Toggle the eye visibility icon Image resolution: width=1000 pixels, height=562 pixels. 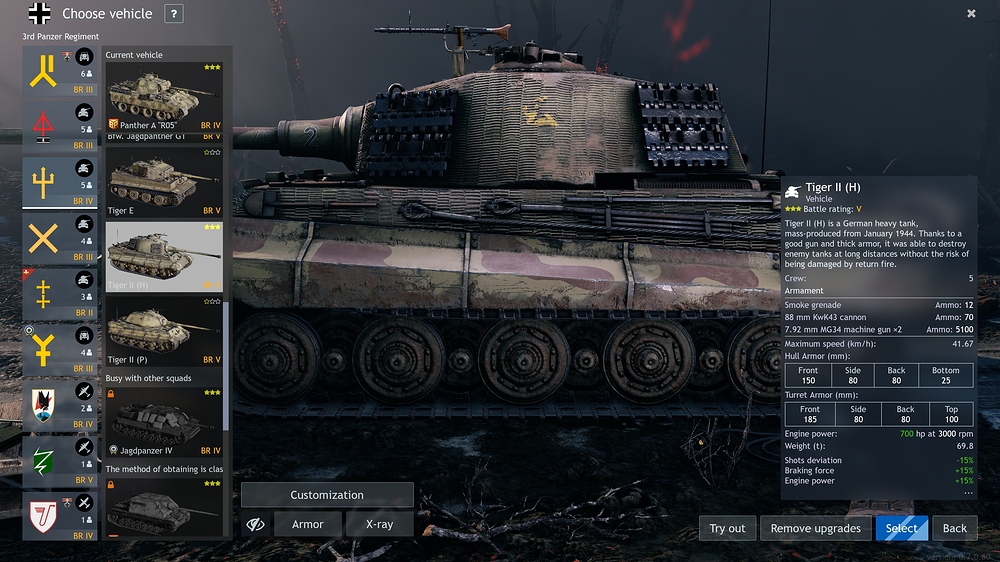tap(256, 524)
